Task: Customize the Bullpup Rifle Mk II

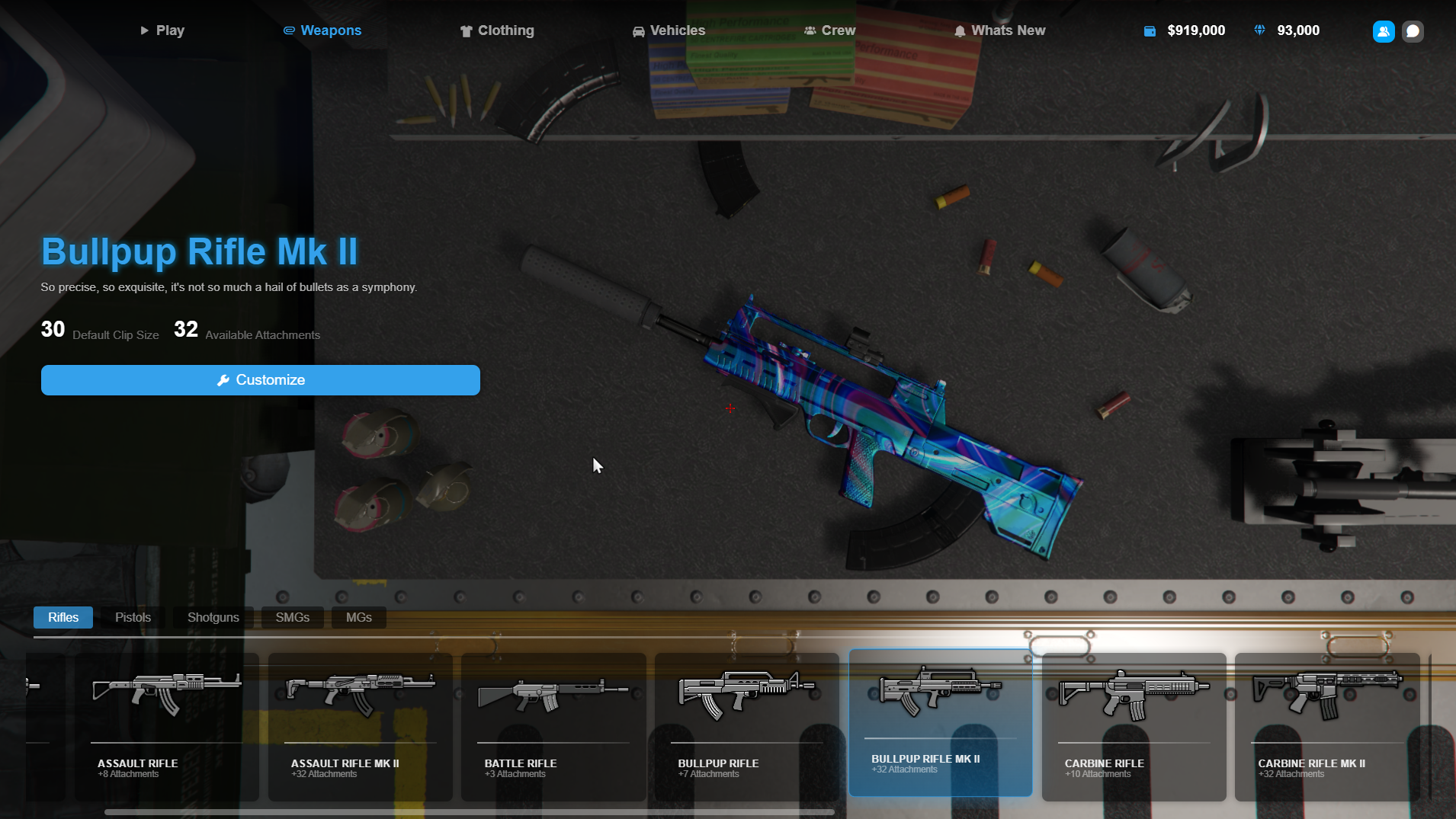Action: (x=261, y=380)
